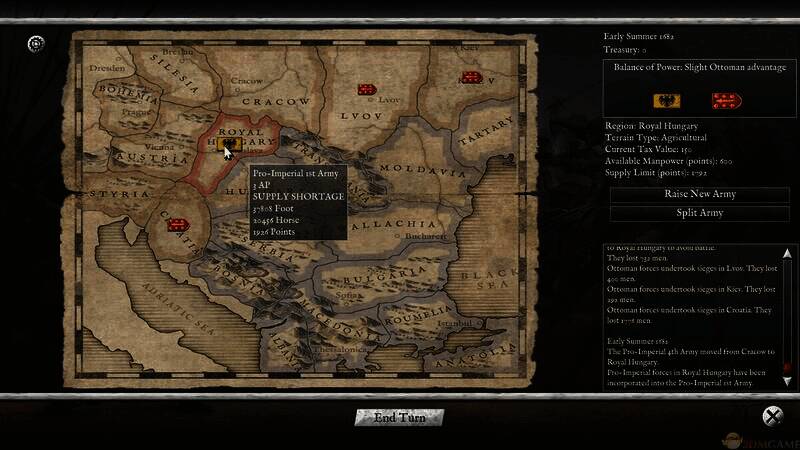Open settings with the gear icon

[36, 42]
